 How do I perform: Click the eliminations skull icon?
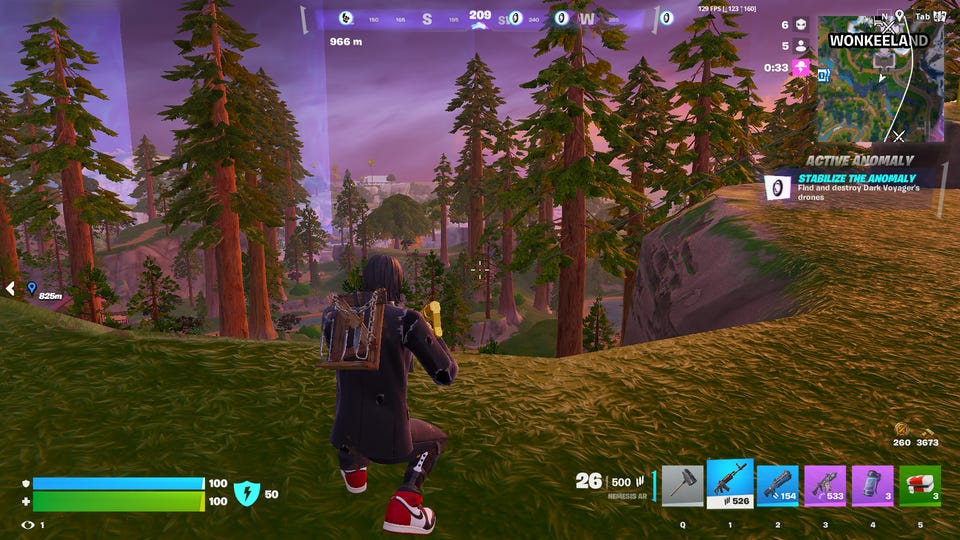point(801,25)
